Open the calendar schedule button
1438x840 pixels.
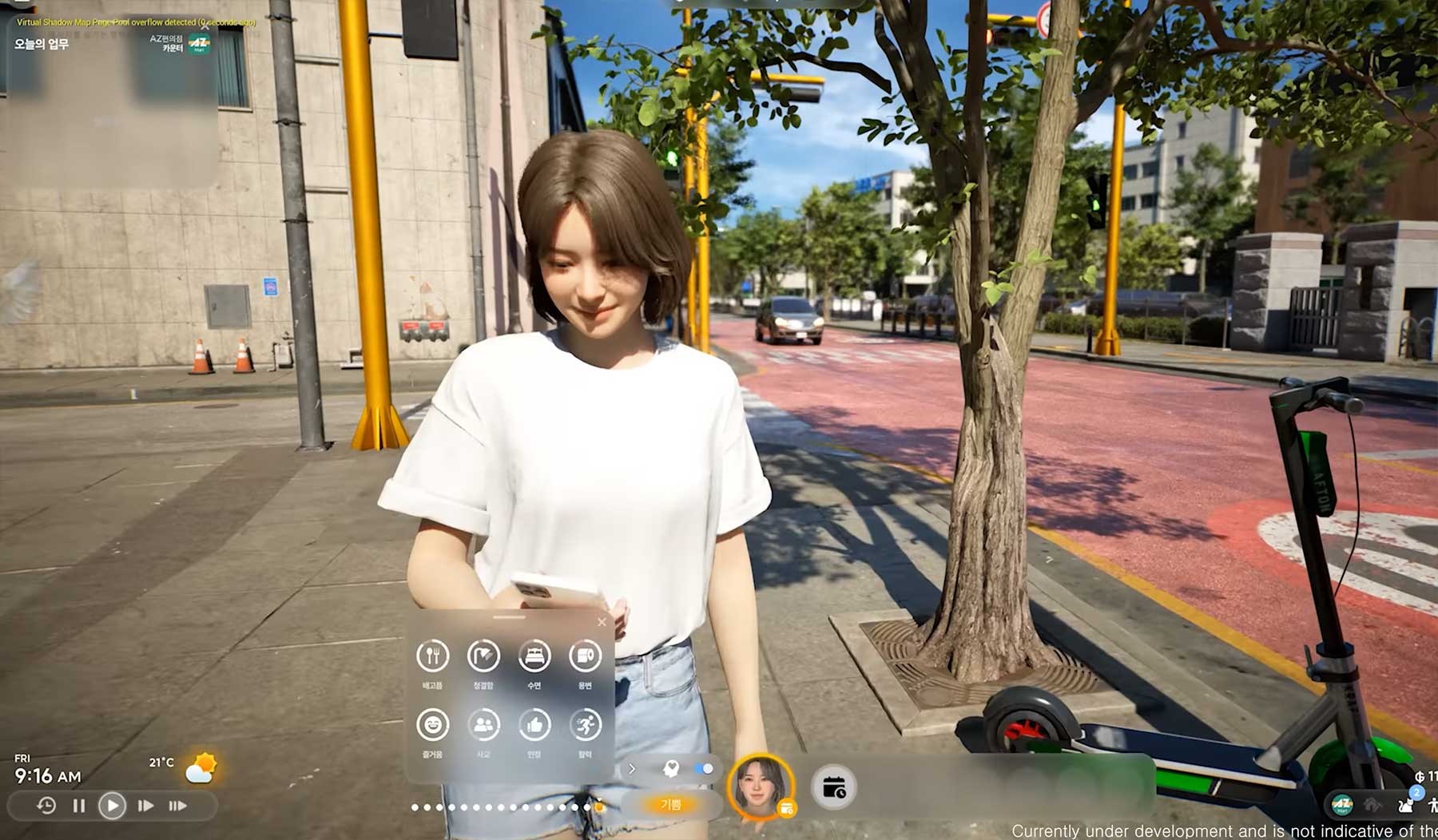(833, 788)
